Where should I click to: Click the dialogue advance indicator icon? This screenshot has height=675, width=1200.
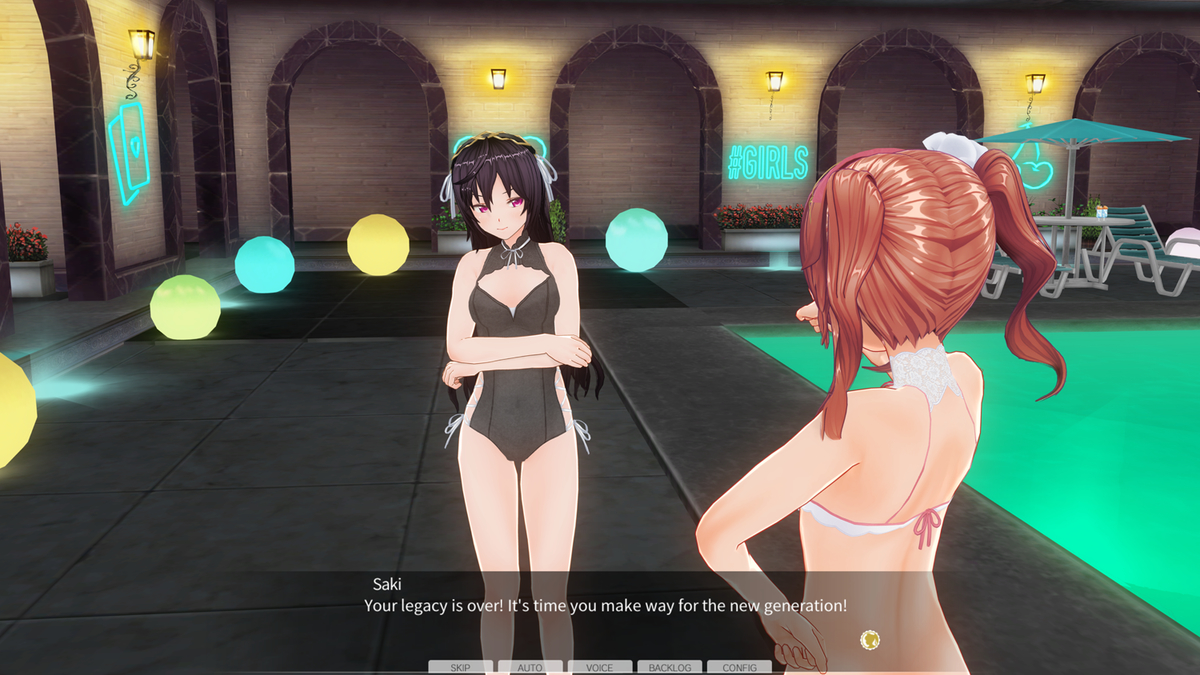click(x=870, y=637)
